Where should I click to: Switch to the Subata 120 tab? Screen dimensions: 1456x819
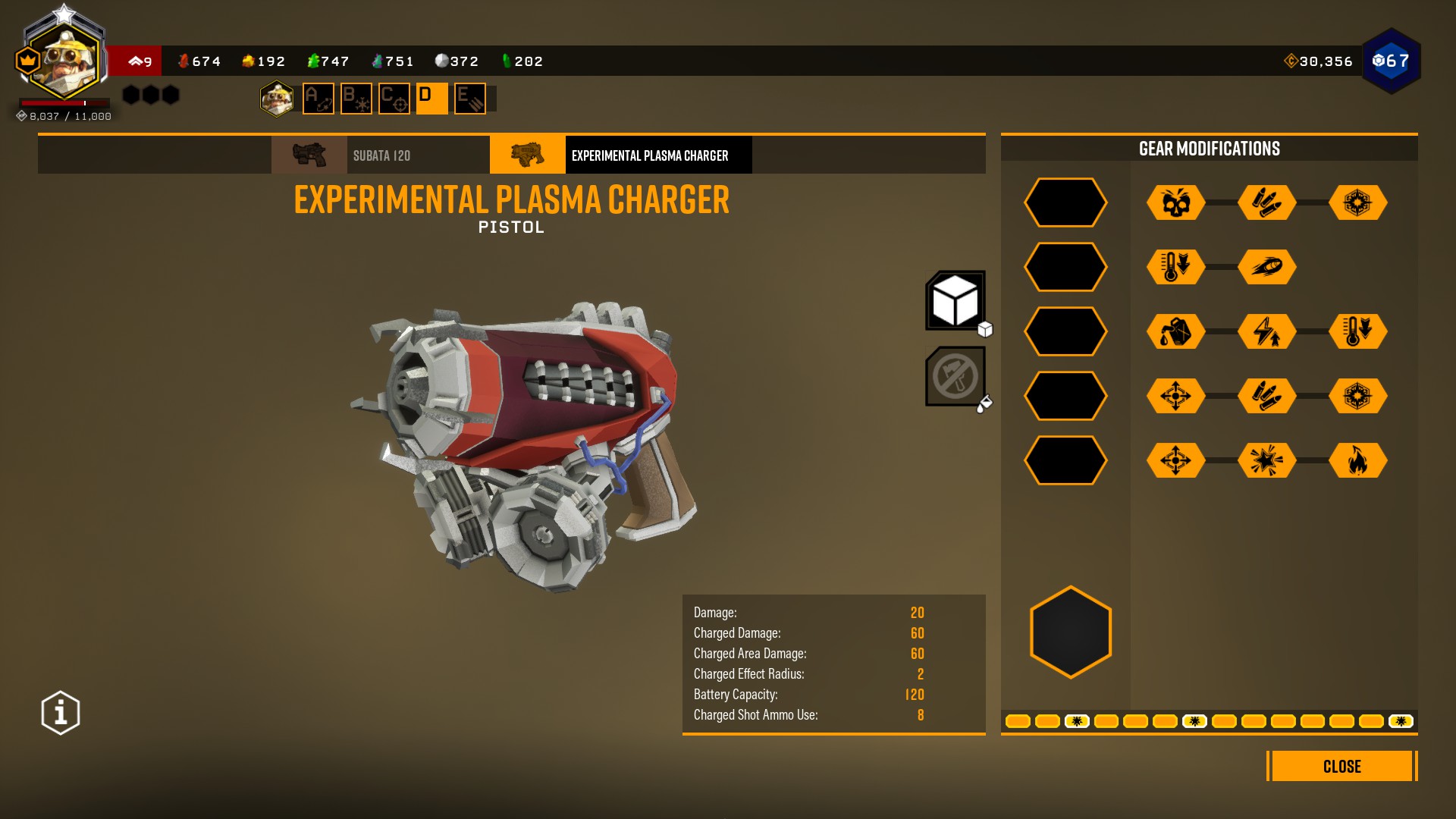pos(380,155)
